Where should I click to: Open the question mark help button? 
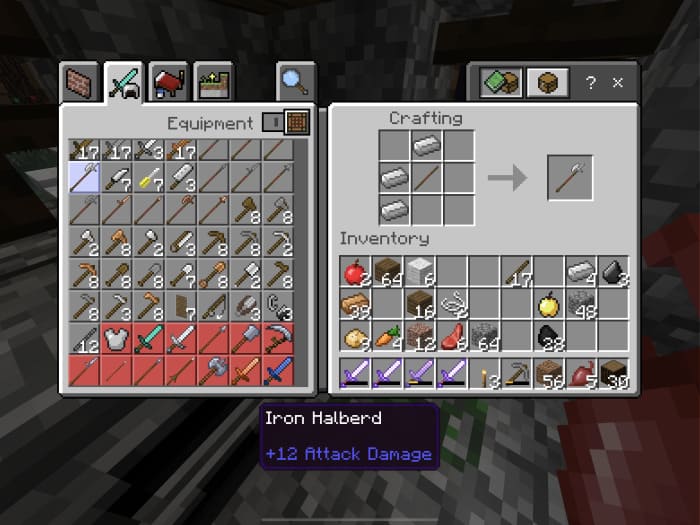590,82
